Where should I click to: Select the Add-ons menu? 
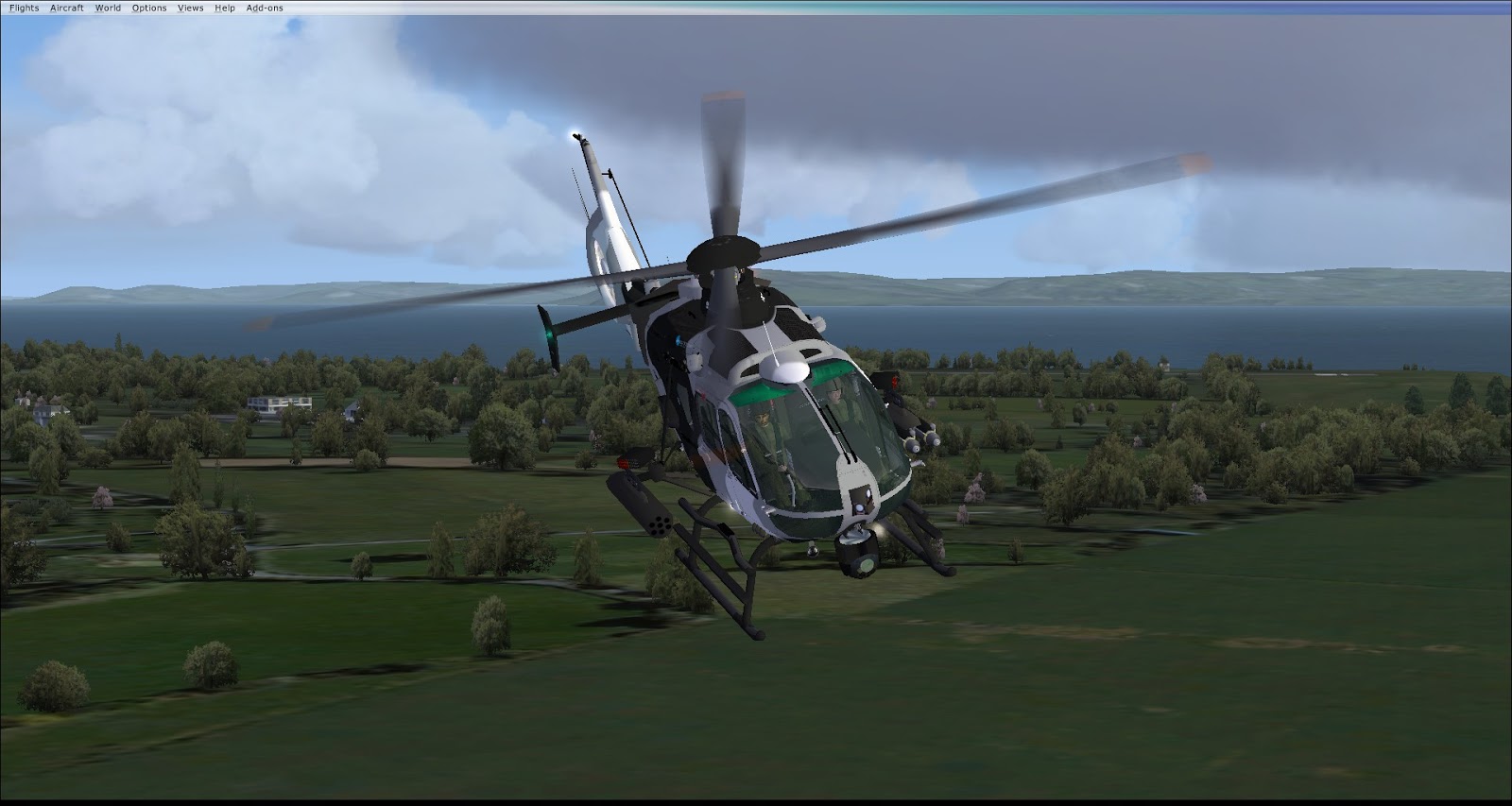click(x=265, y=8)
